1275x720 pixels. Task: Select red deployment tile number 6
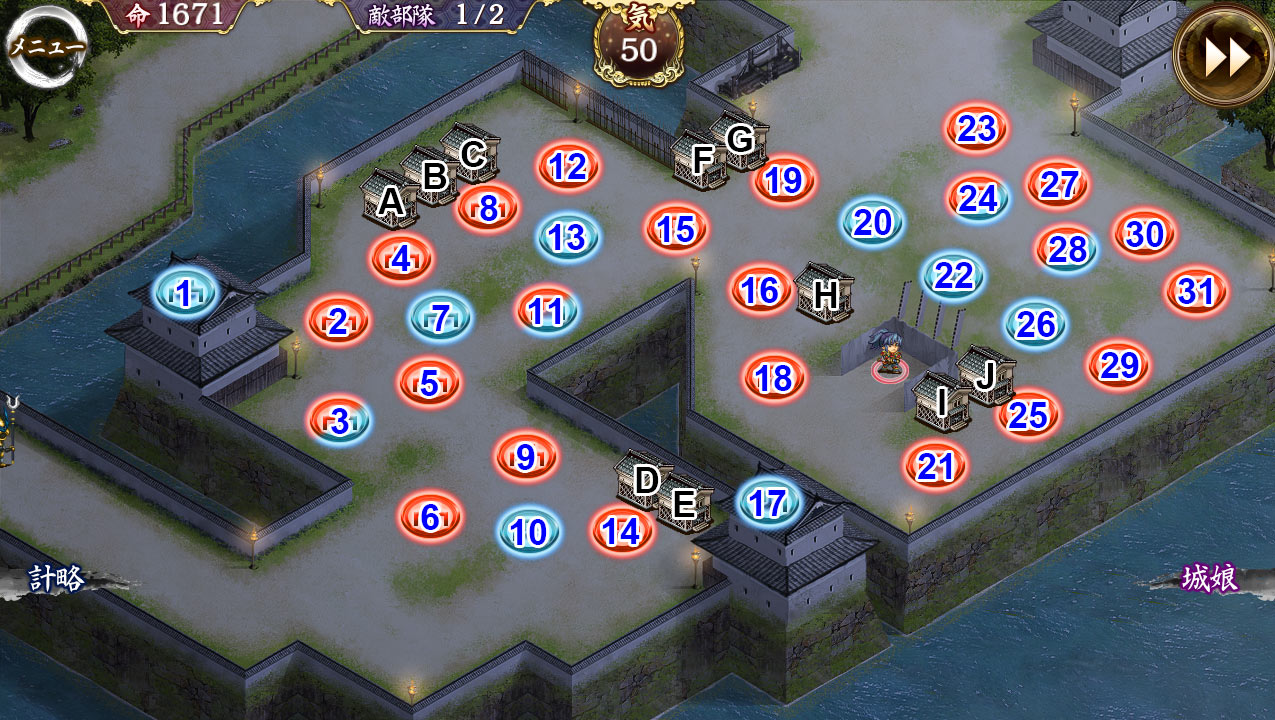pyautogui.click(x=430, y=516)
